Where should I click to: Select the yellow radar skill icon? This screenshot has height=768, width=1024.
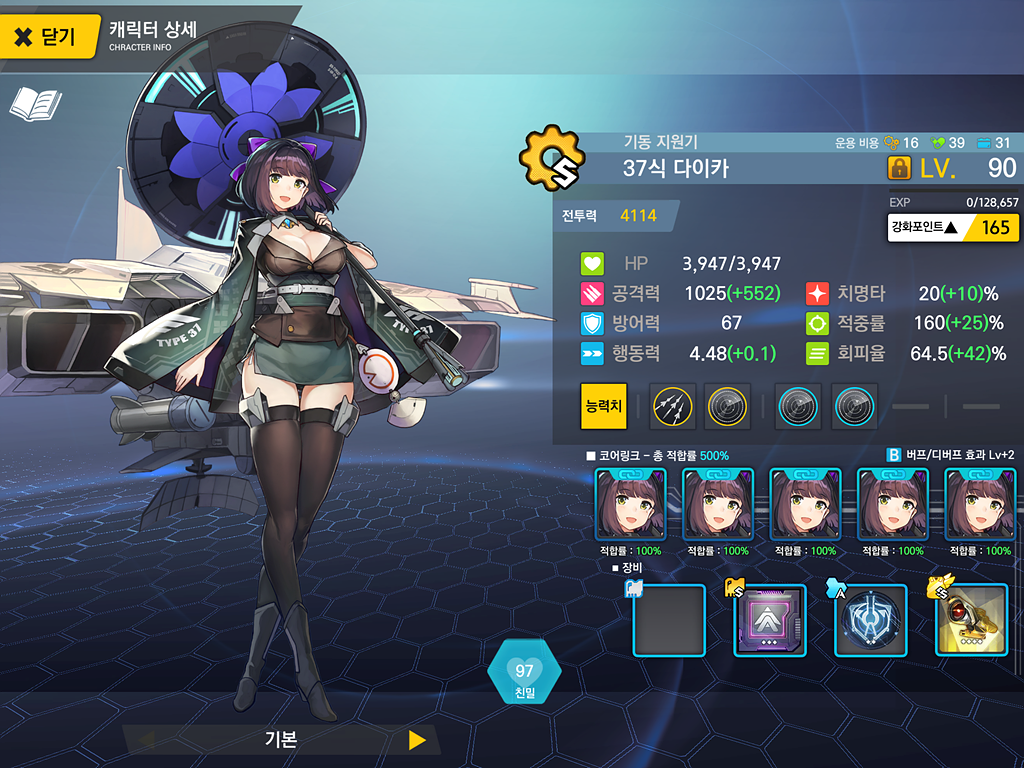[727, 406]
